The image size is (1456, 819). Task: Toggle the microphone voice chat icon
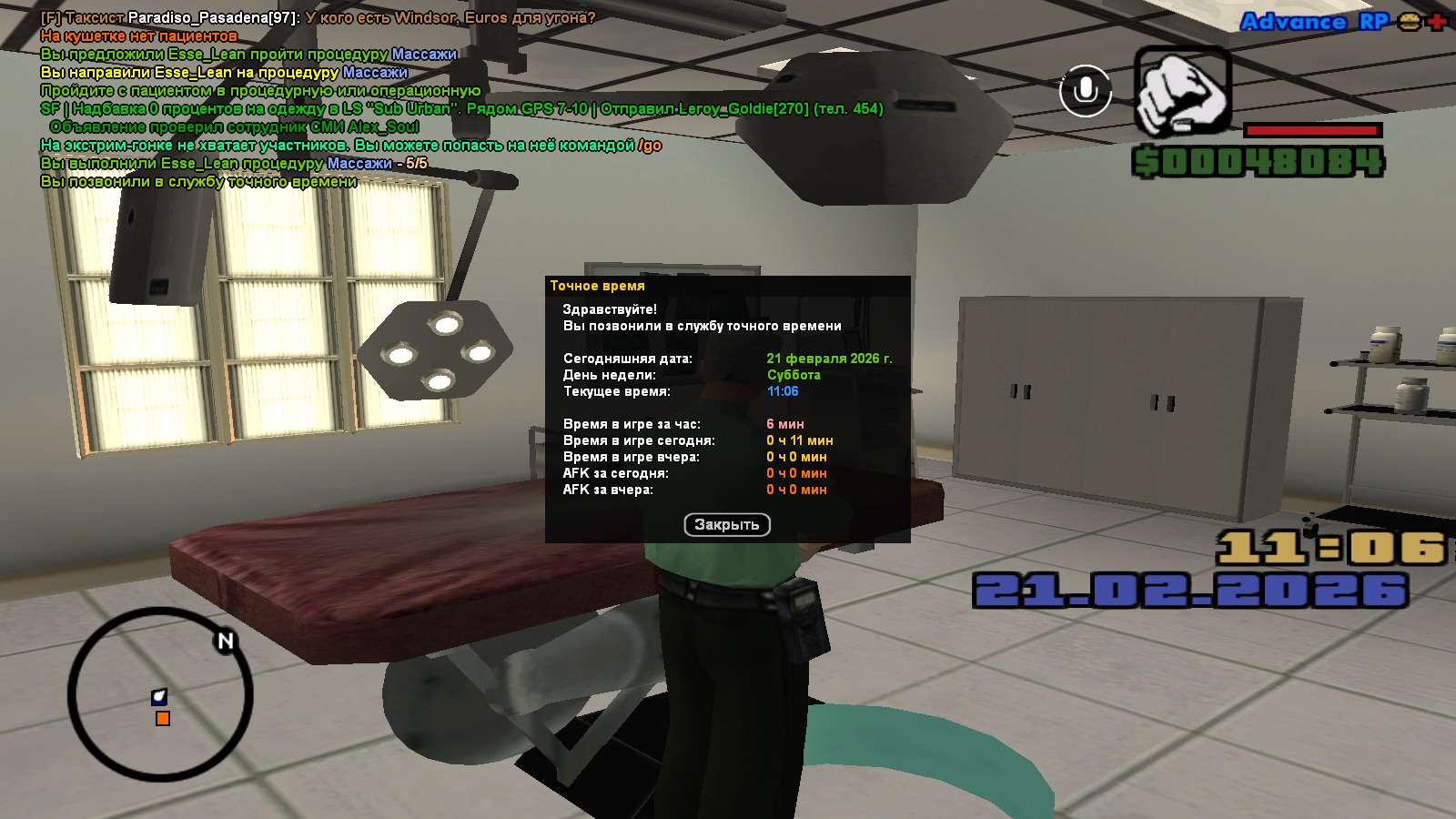1085,91
